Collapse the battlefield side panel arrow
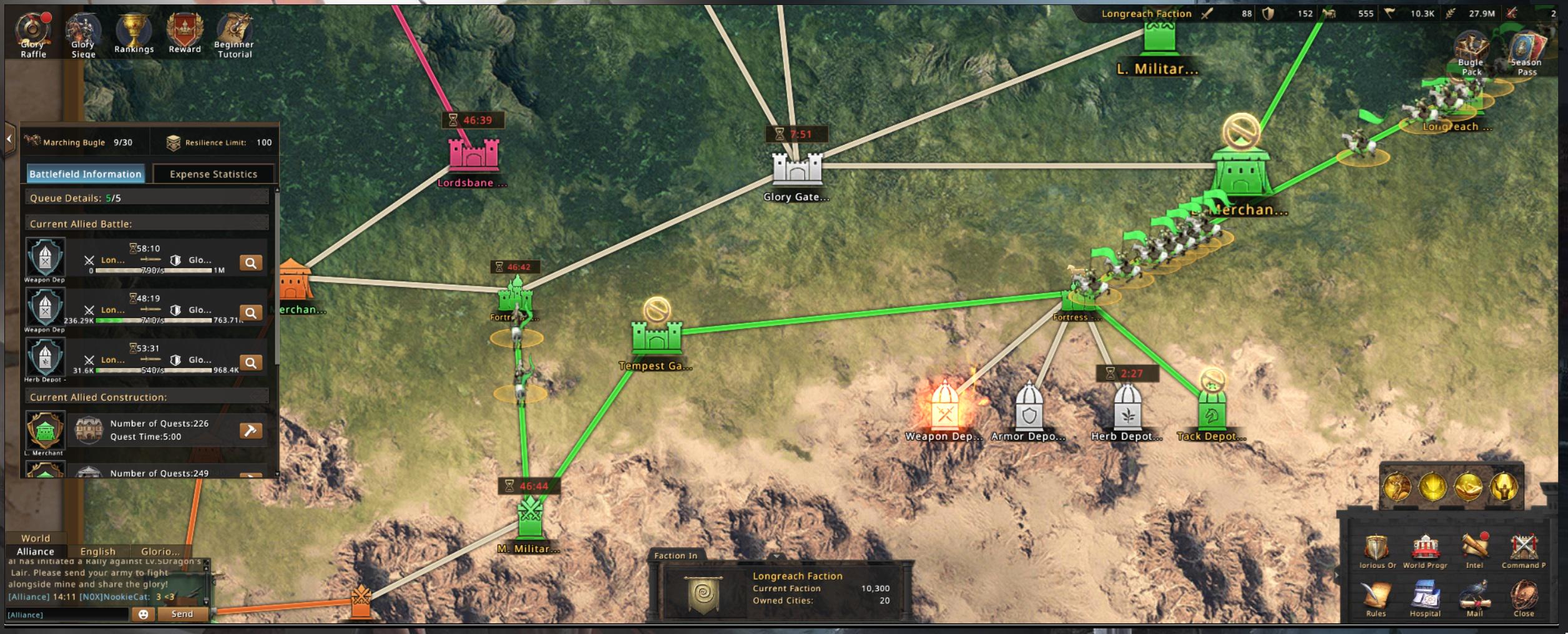The height and width of the screenshot is (634, 1568). click(x=9, y=139)
